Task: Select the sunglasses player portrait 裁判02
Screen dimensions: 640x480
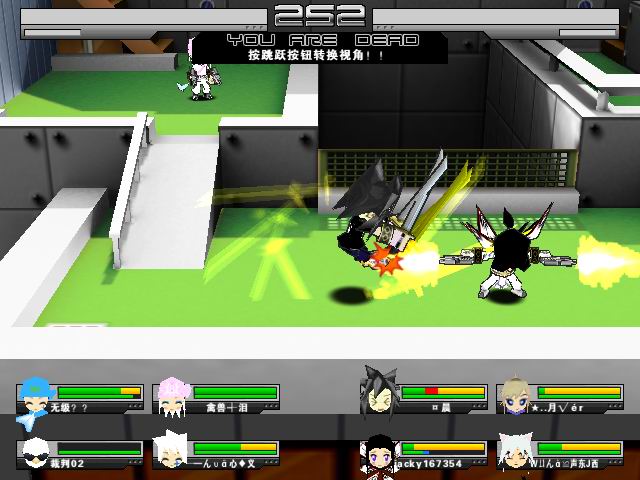Action: [x=36, y=452]
